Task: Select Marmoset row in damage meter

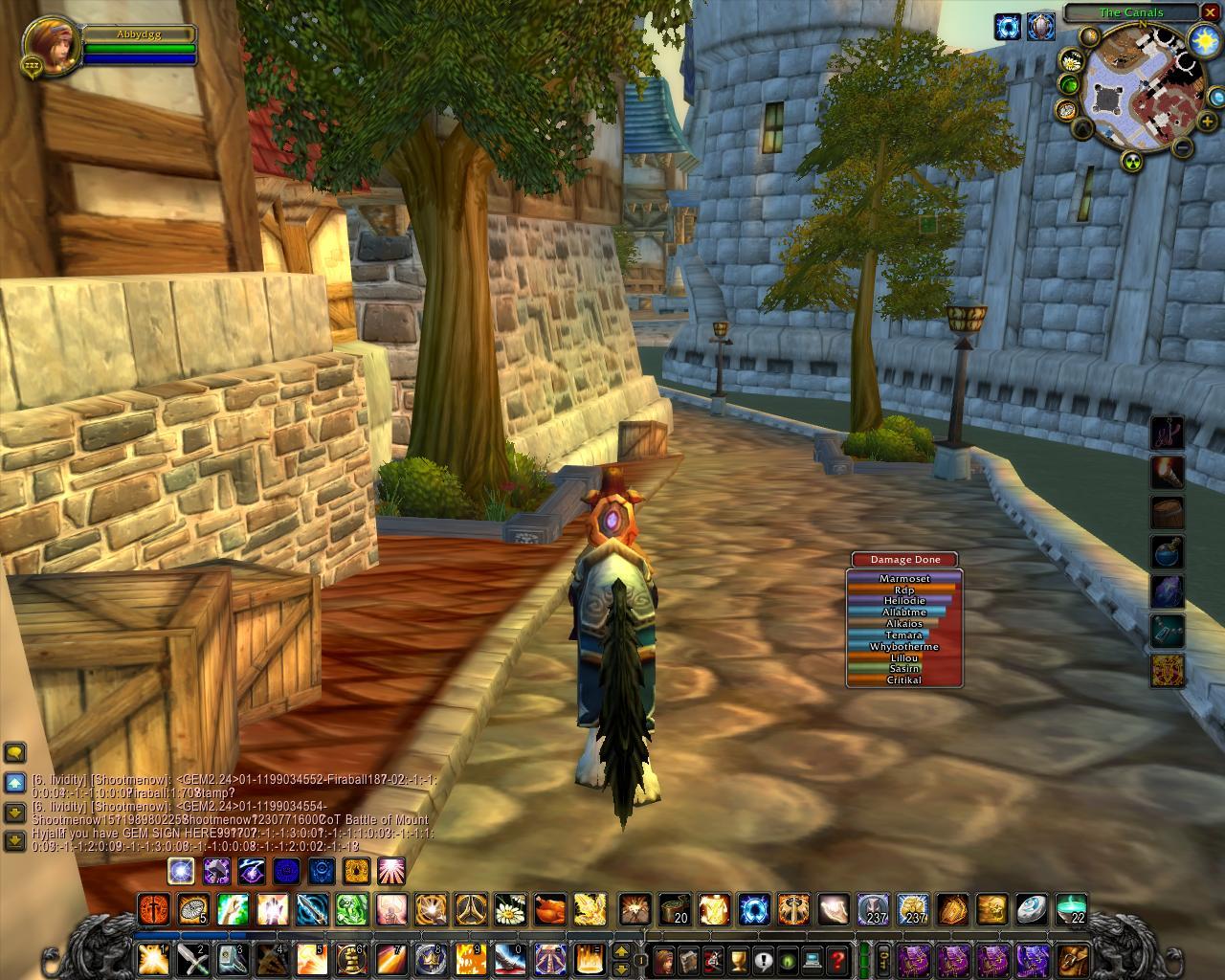Action: point(904,578)
